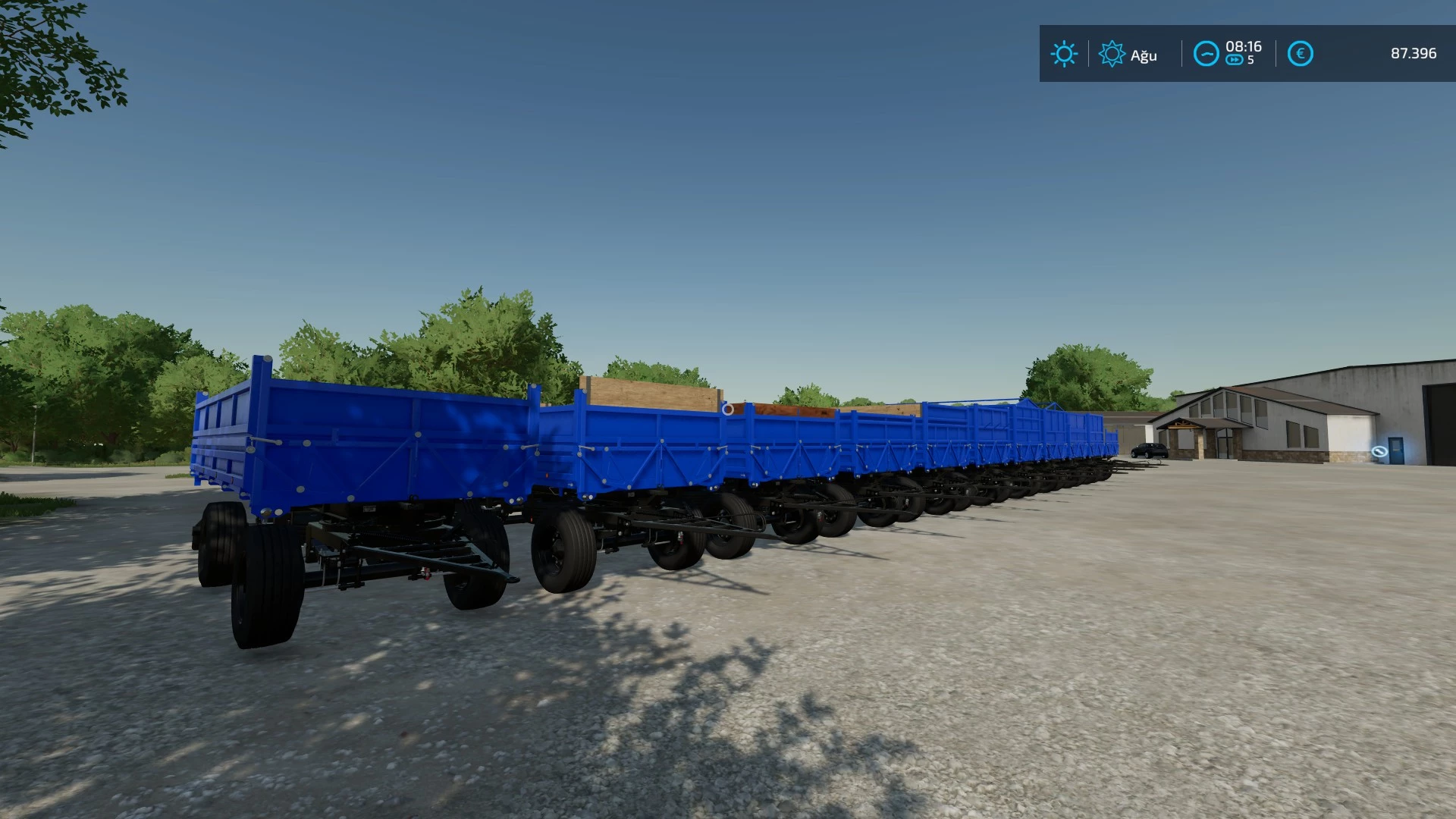The height and width of the screenshot is (819, 1456).
Task: Click the circular clock gauge icon
Action: coord(1206,53)
